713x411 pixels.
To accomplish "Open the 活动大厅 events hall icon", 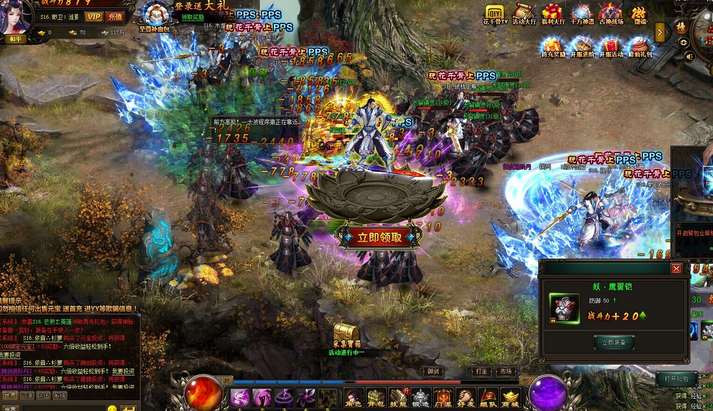I will [x=522, y=14].
